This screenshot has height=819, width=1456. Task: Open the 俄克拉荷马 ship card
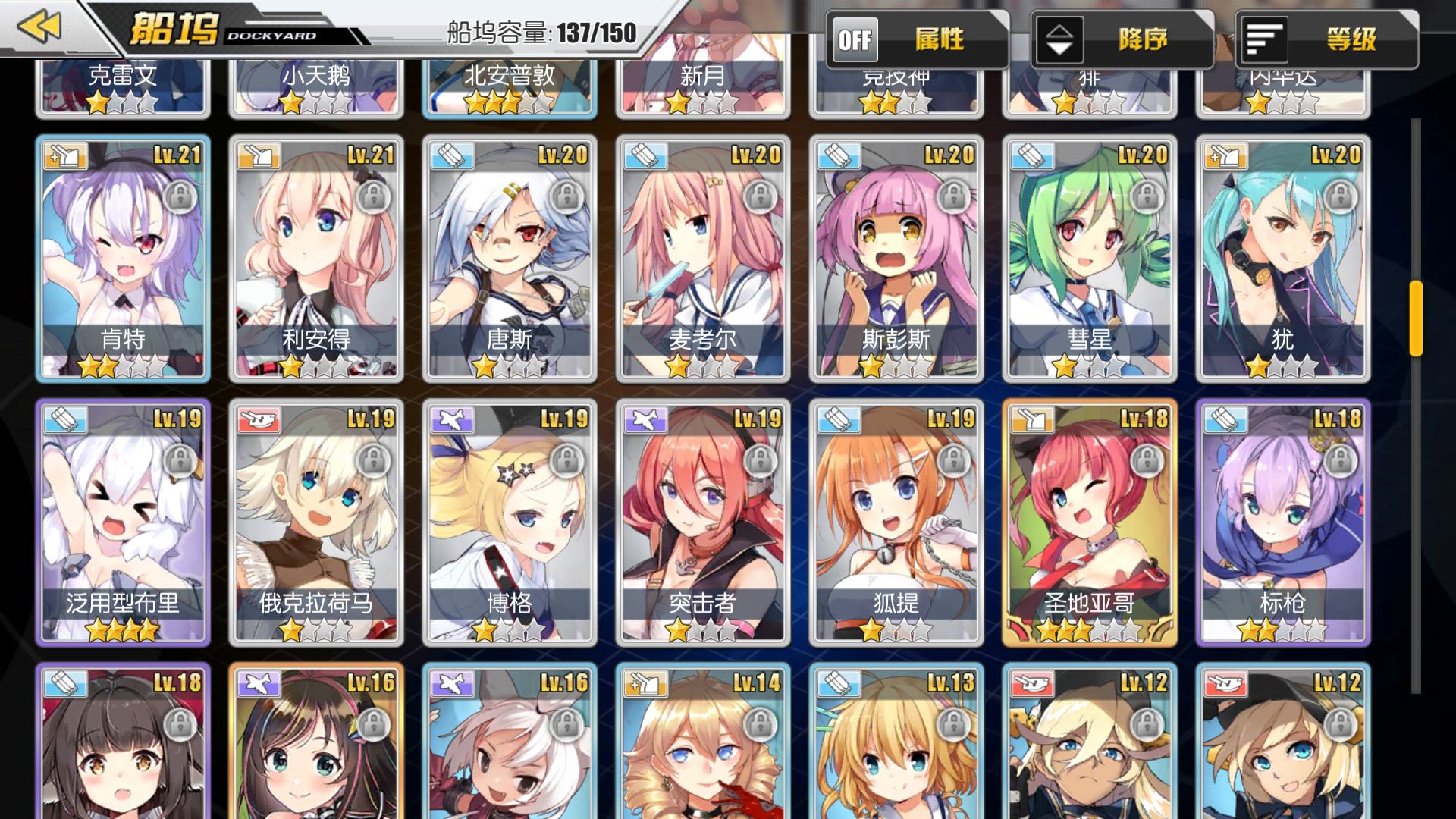click(316, 522)
